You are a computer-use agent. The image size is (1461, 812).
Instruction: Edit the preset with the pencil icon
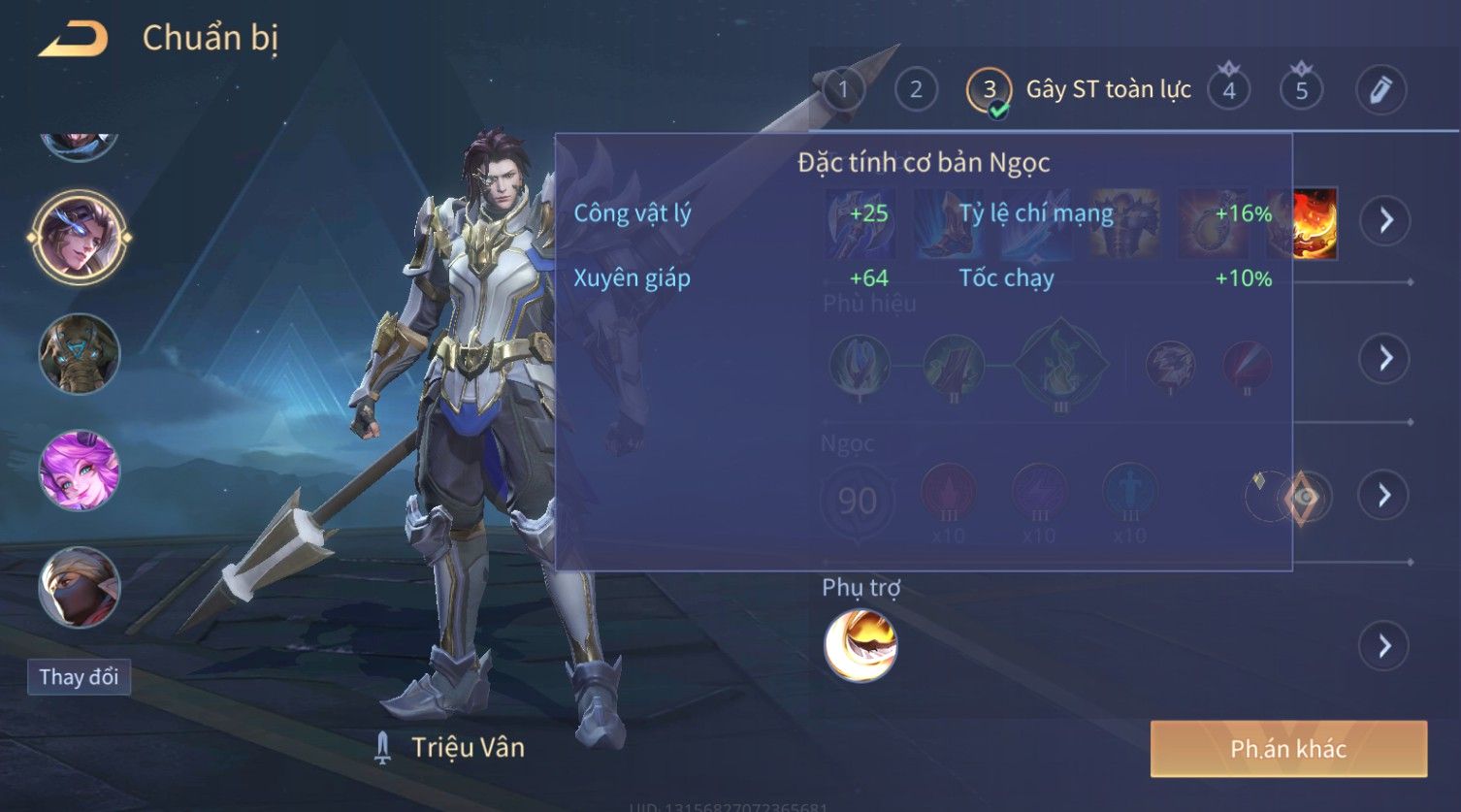1380,90
